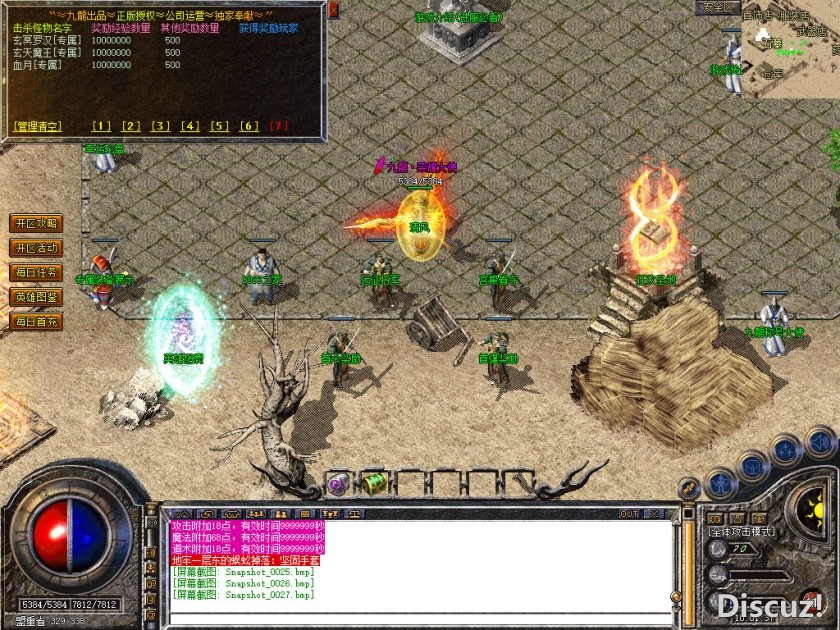Use the green chest item in belt

[x=375, y=484]
